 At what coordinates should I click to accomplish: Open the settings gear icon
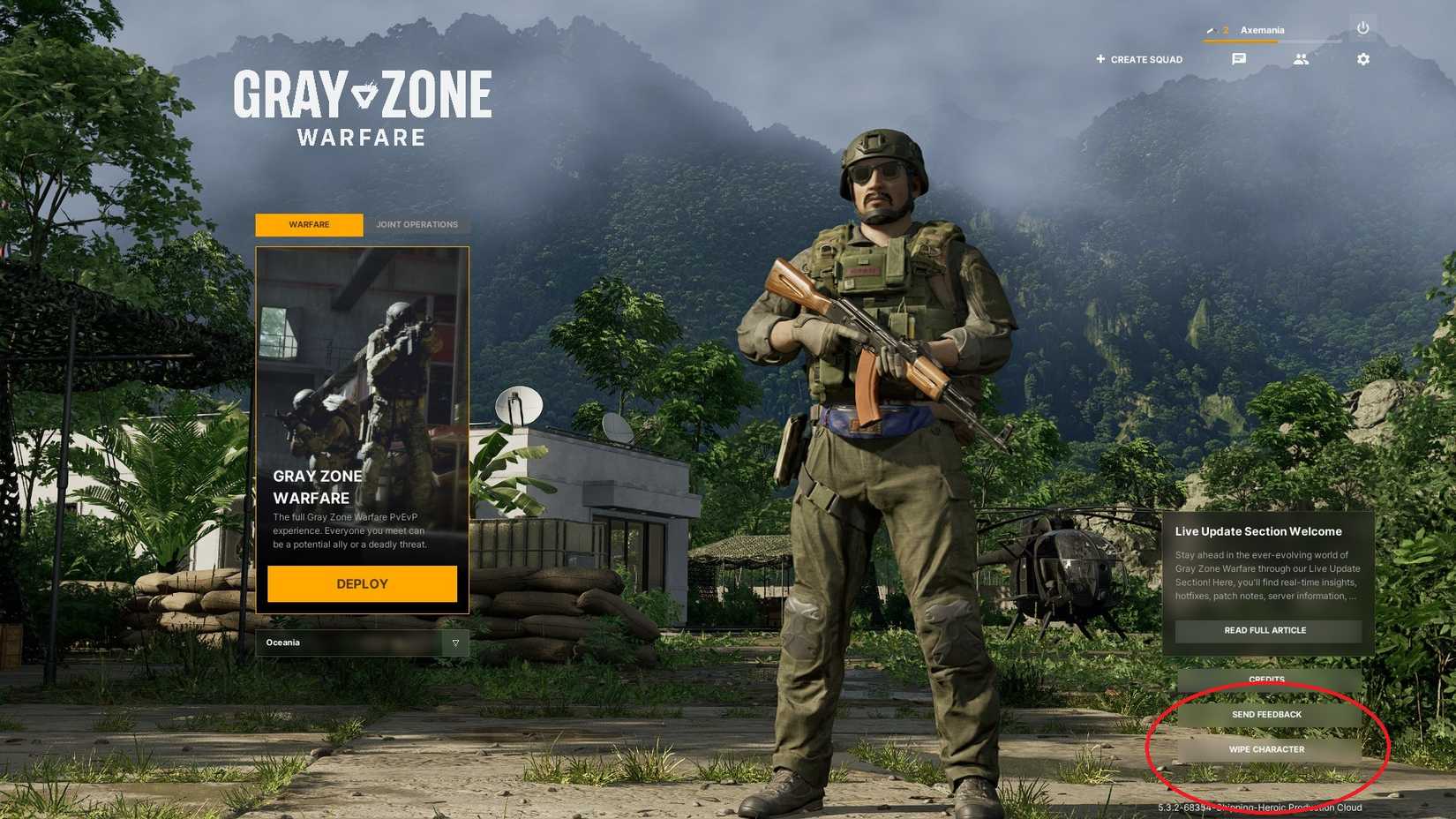pyautogui.click(x=1362, y=59)
